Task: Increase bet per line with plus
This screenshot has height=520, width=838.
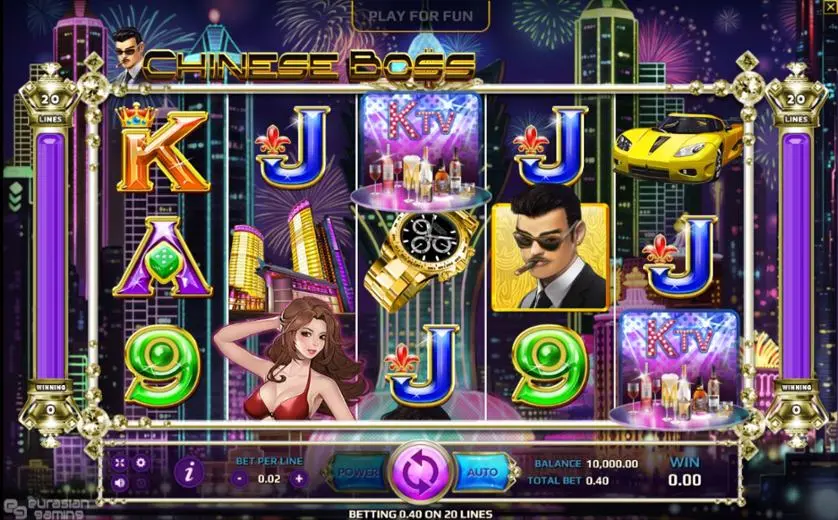Action: 299,478
